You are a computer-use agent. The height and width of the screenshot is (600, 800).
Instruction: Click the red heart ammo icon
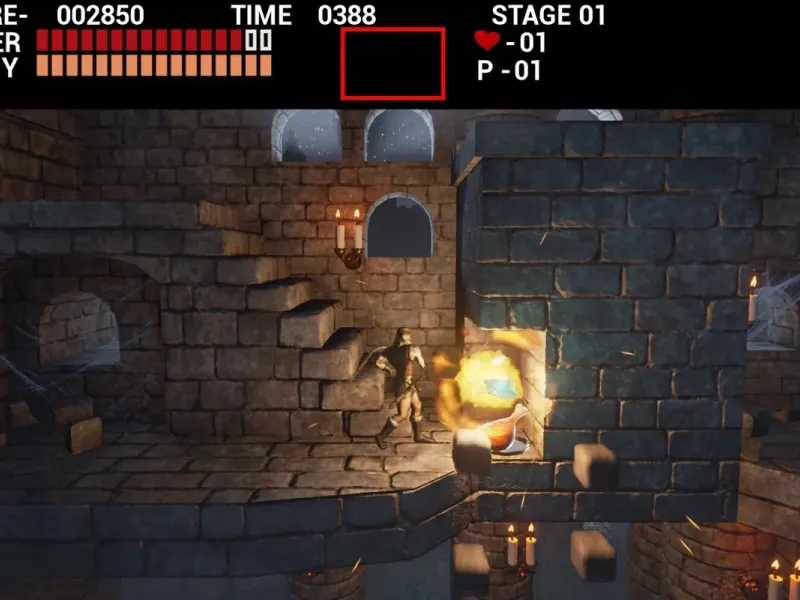487,41
